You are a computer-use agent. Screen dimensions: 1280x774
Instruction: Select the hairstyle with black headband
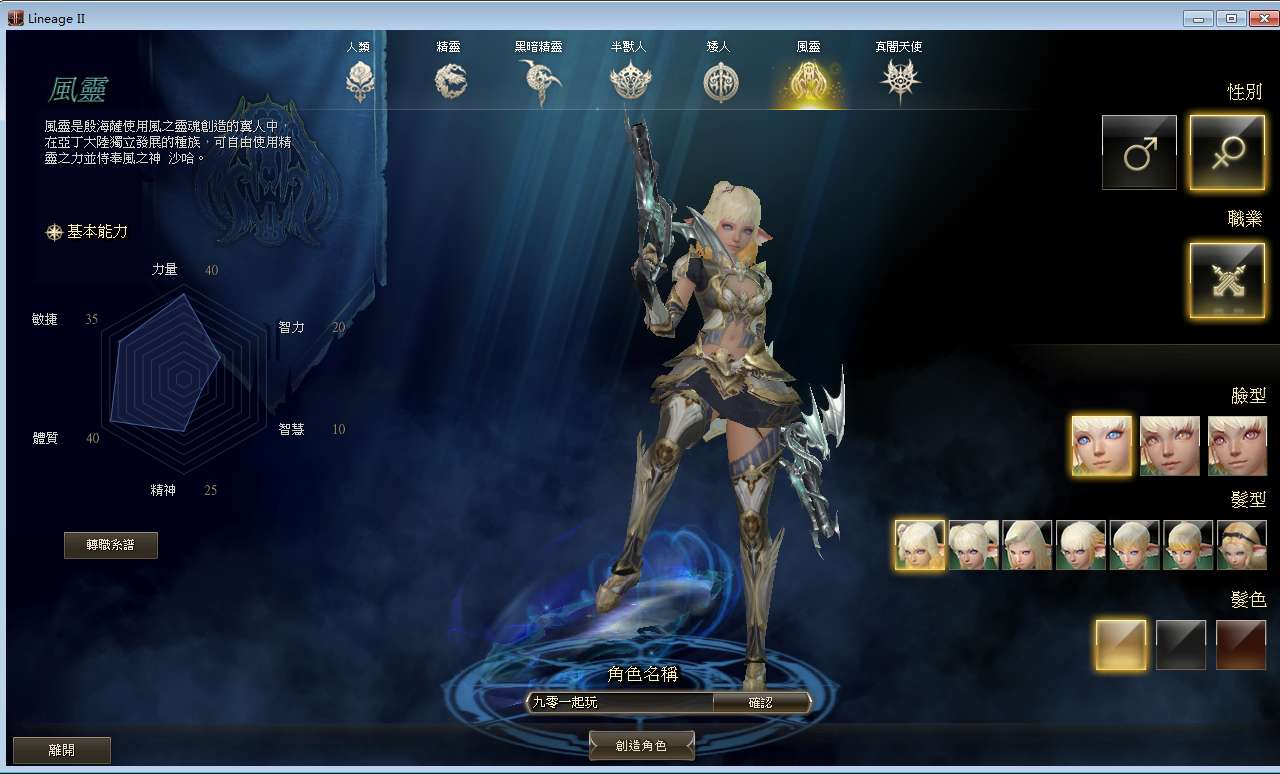1242,546
